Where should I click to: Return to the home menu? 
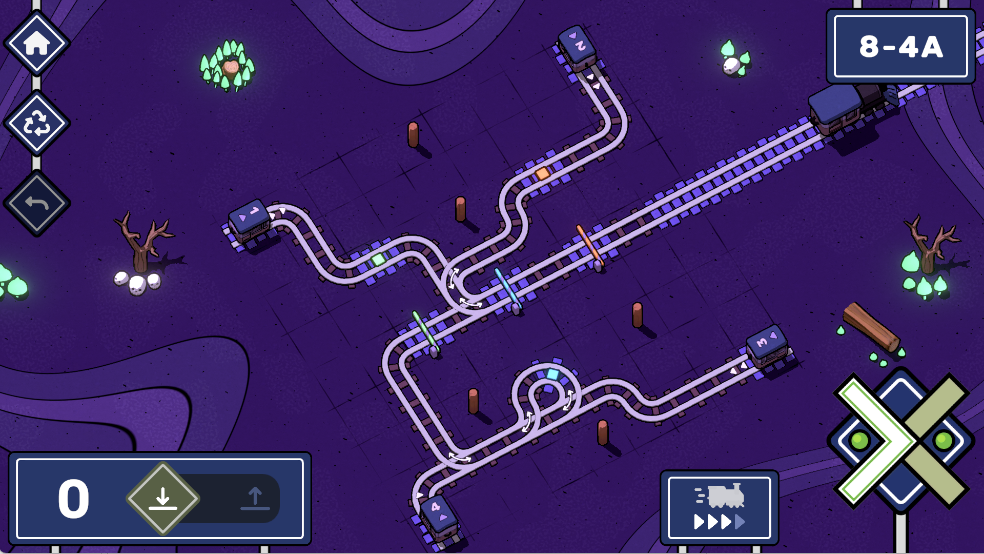[37, 43]
